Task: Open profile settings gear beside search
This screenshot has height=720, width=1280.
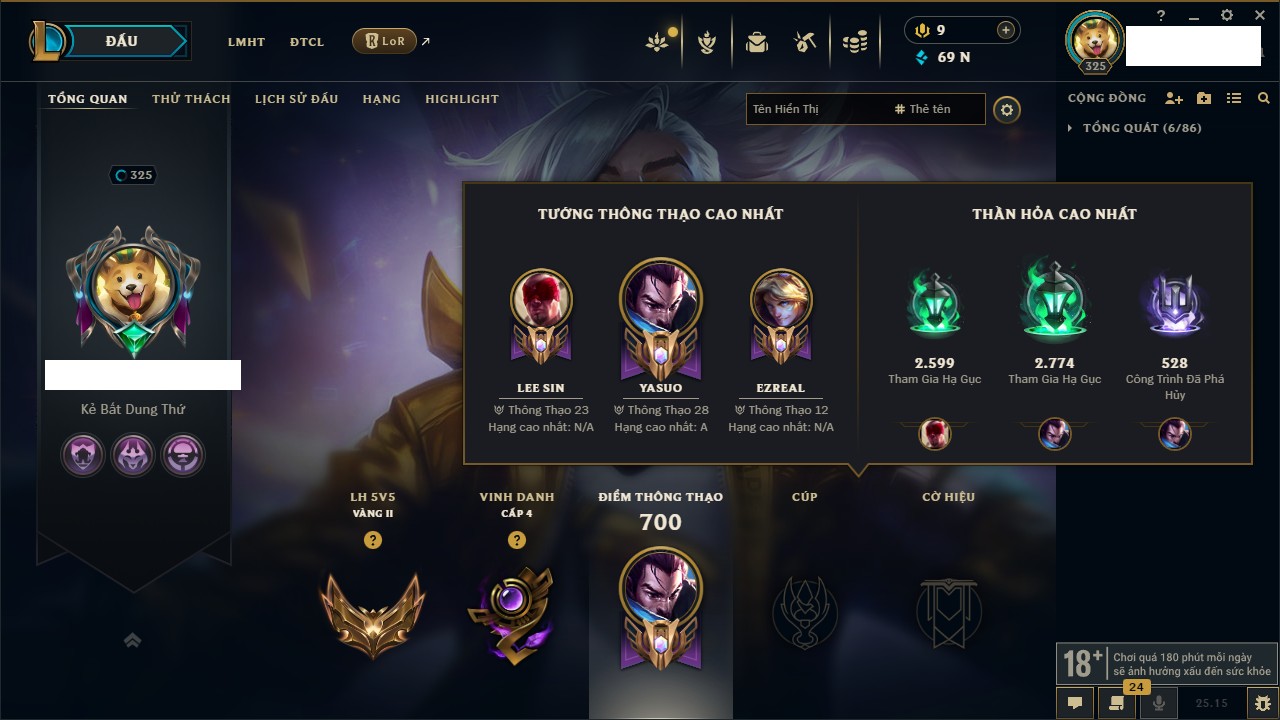Action: [1007, 109]
